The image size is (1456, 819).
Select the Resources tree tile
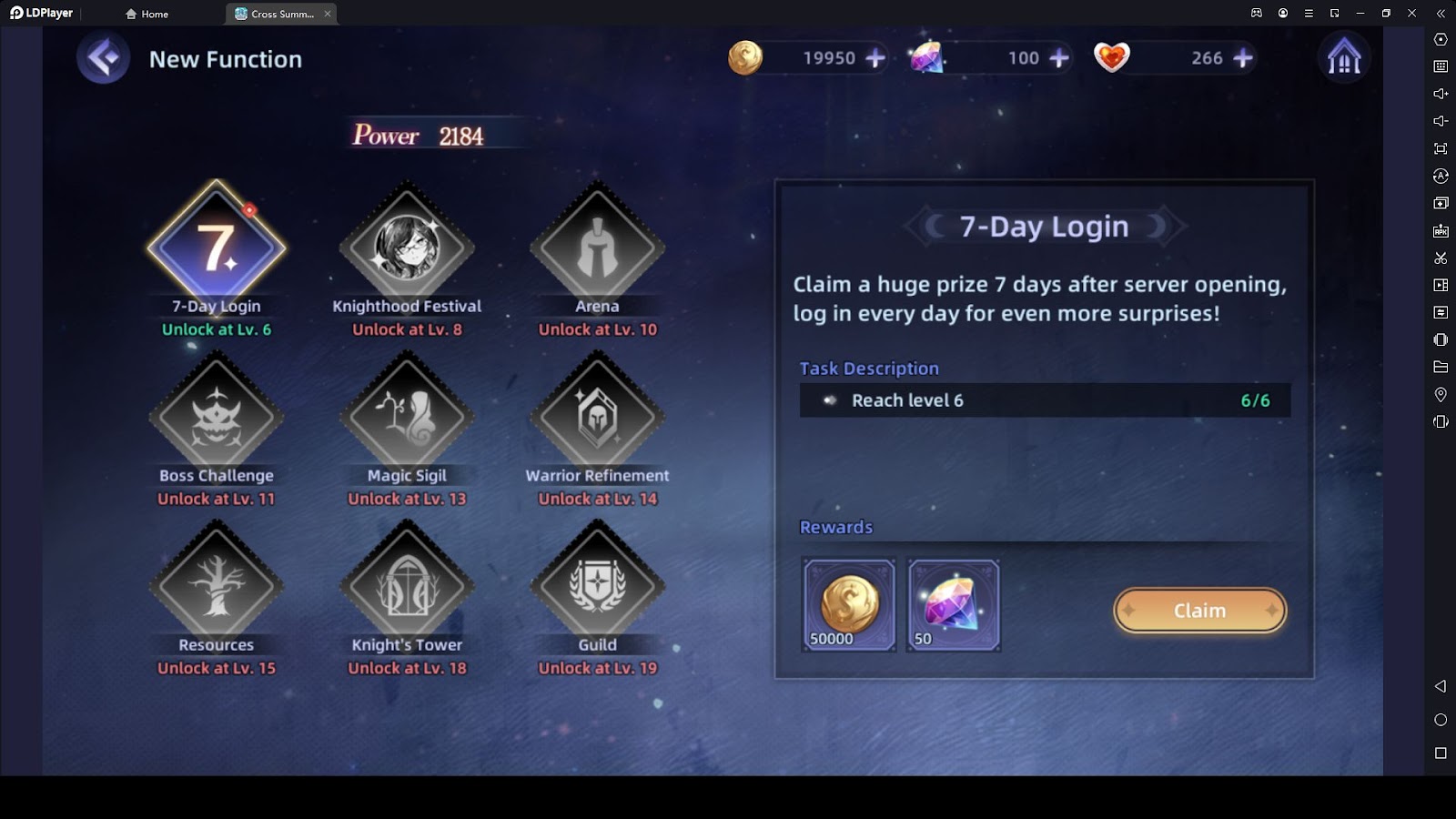pos(217,586)
